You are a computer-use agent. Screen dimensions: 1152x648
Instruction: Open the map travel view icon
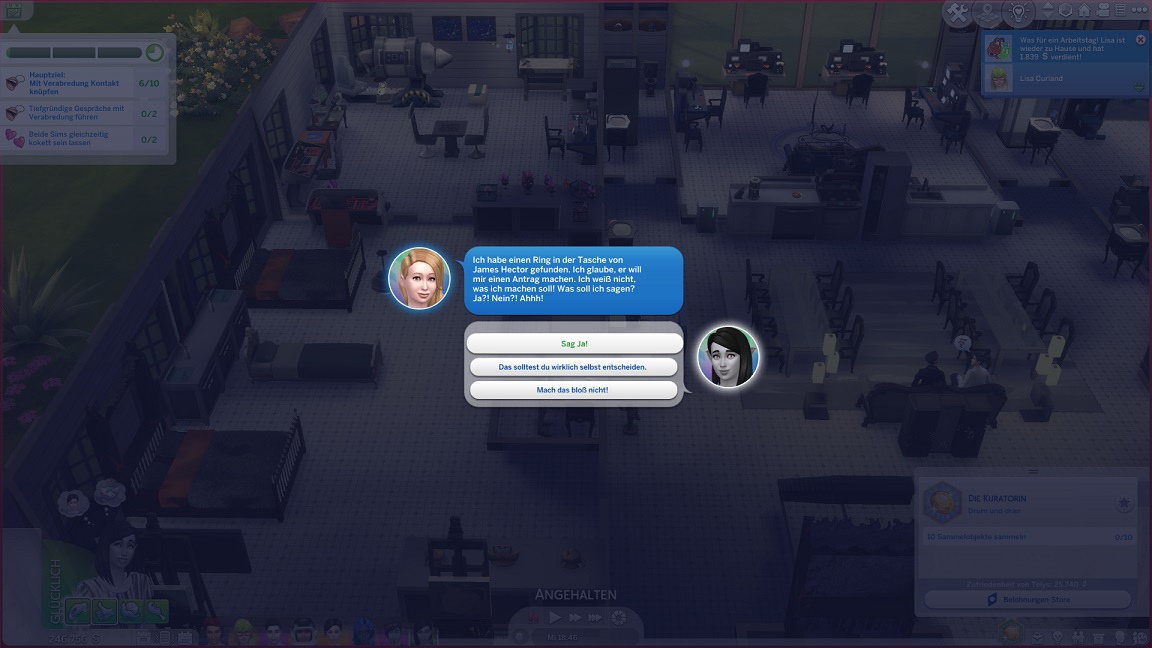(988, 13)
